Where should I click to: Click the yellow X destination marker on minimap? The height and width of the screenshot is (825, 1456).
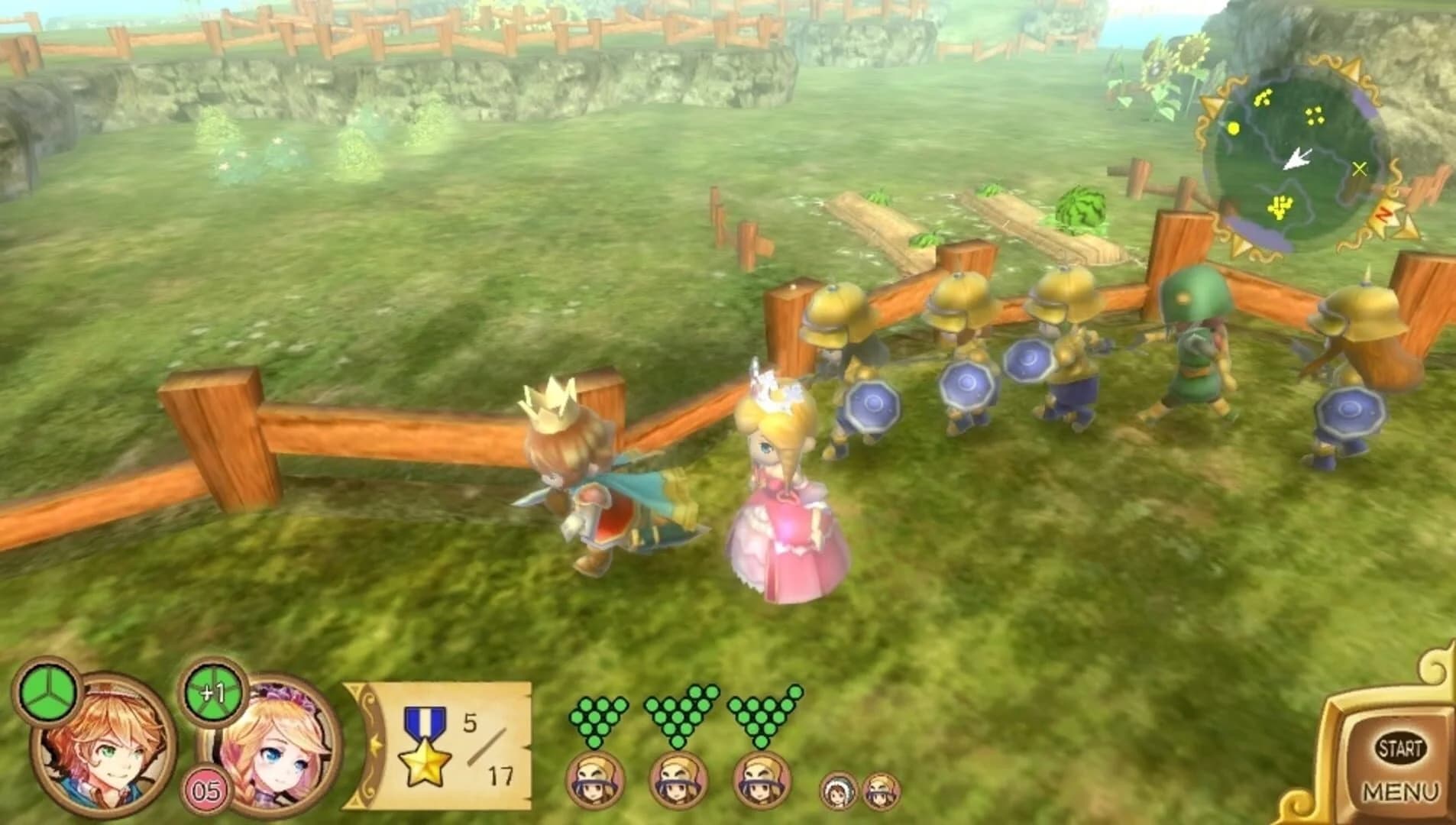point(1360,170)
